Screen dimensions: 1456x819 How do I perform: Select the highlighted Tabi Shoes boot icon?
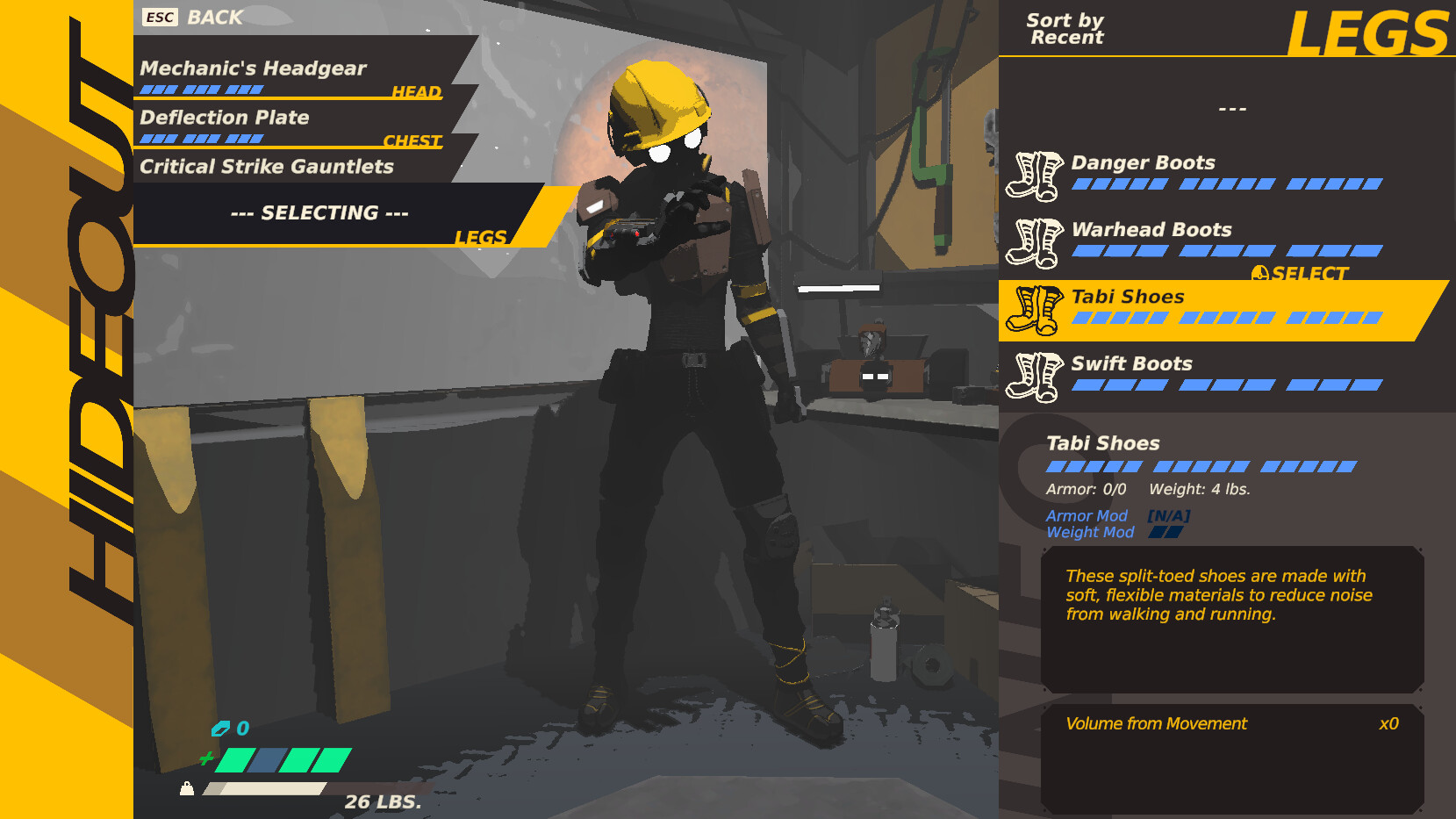point(1036,309)
